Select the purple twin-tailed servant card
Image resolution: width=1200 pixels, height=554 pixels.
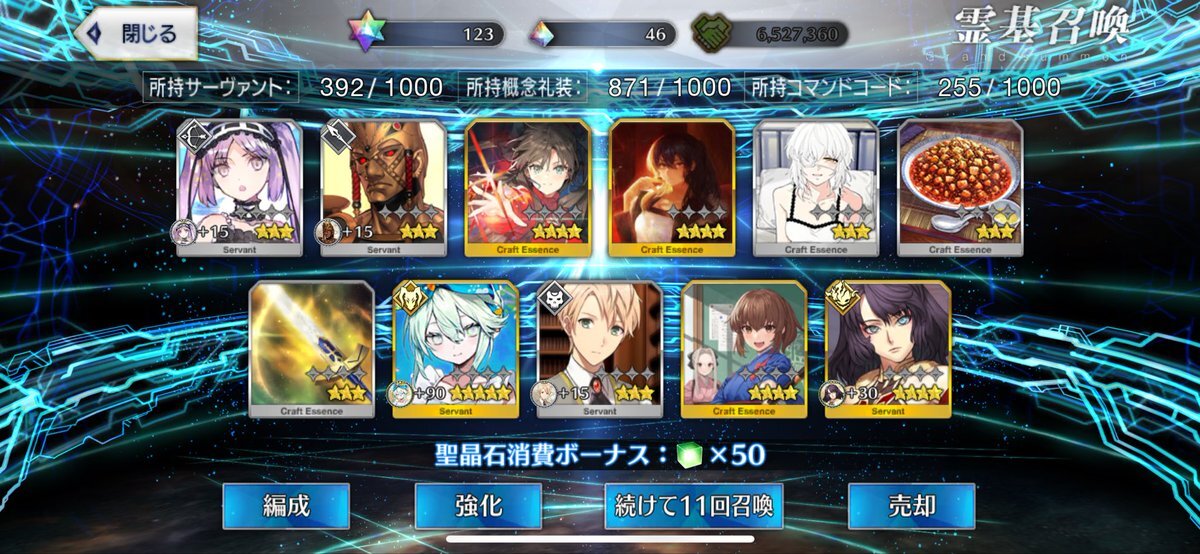coord(240,188)
